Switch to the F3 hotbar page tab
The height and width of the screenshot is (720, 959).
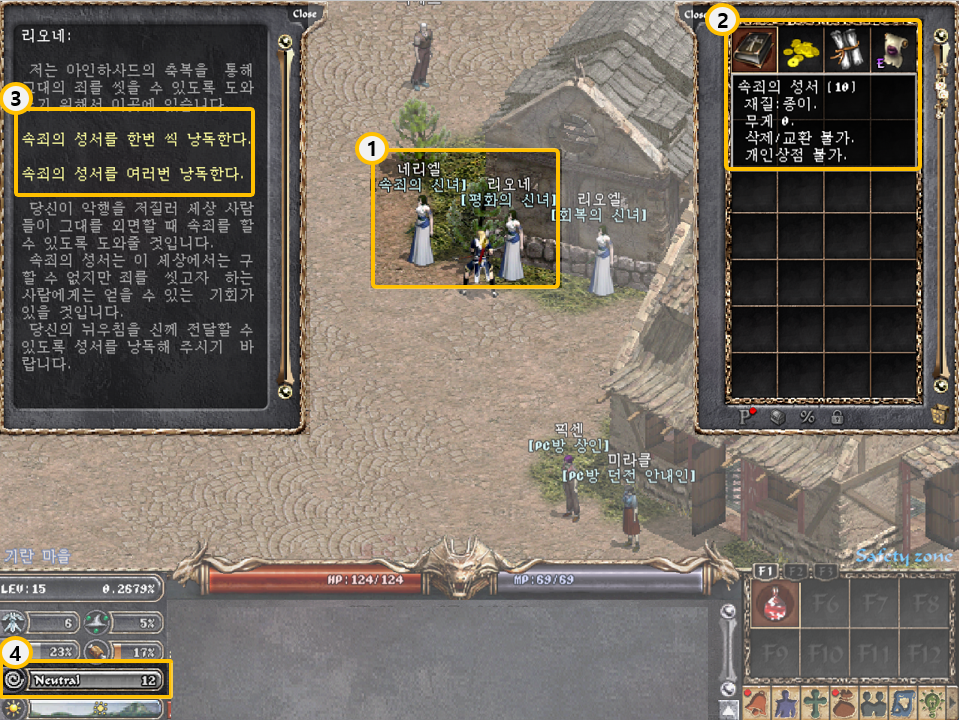click(x=826, y=571)
